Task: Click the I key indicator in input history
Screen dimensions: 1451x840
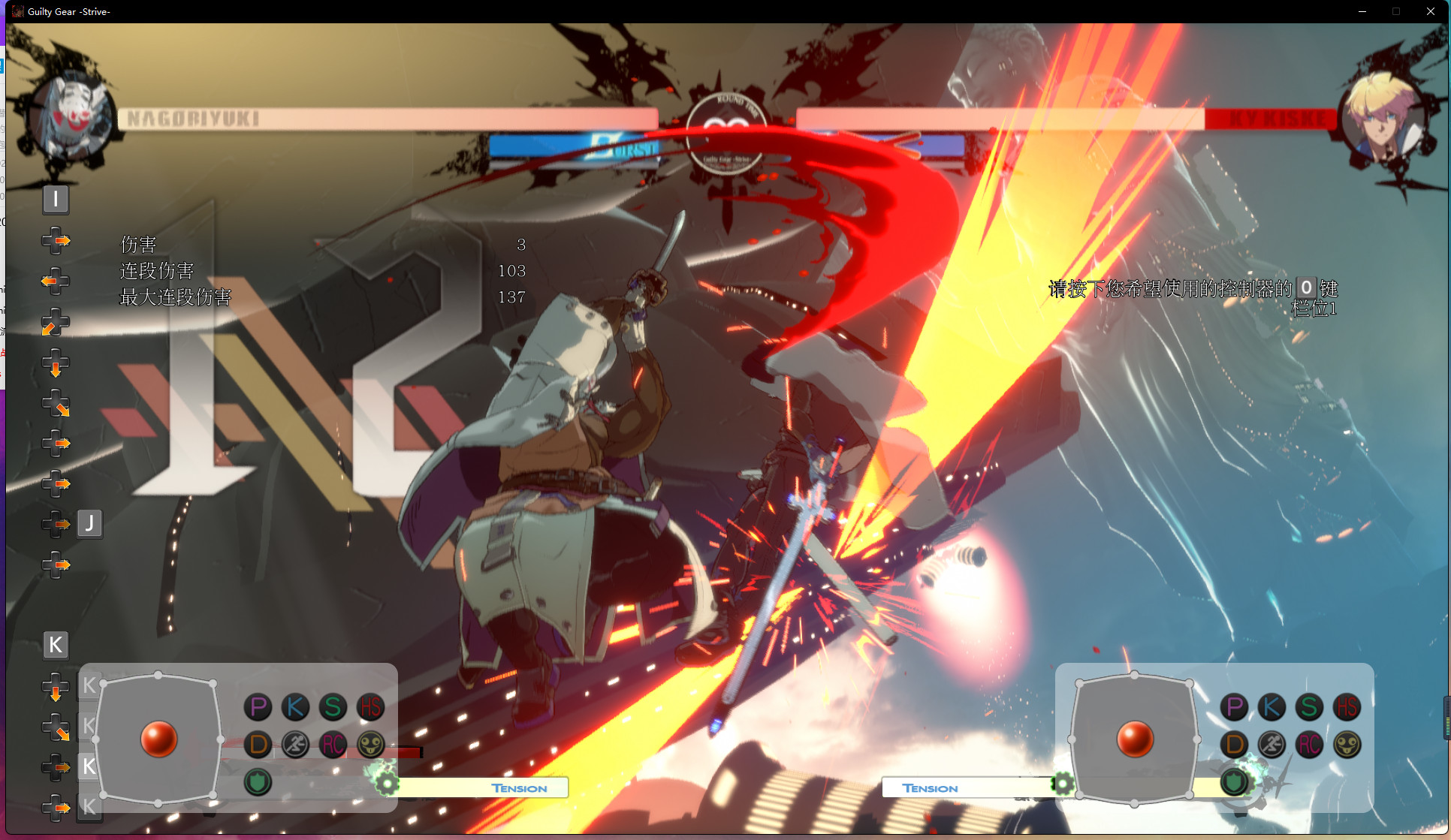Action: (x=56, y=200)
